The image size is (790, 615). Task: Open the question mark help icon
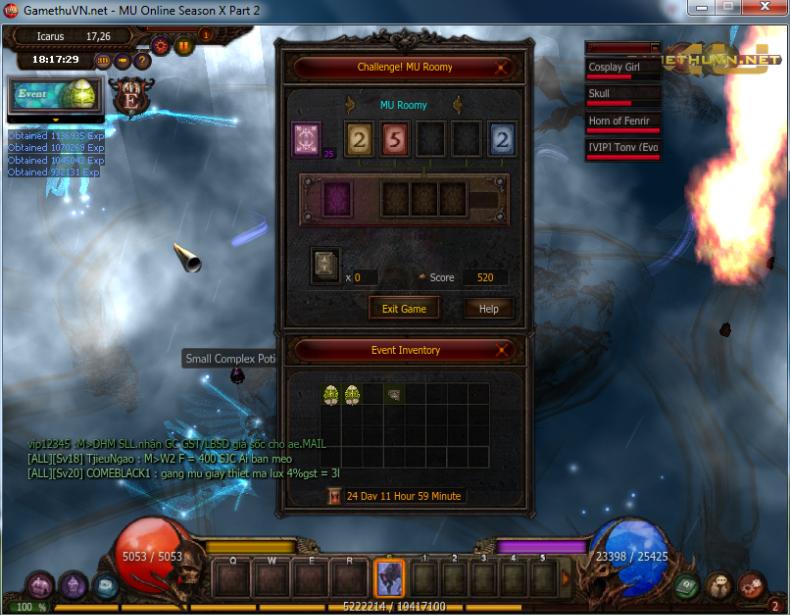(142, 60)
